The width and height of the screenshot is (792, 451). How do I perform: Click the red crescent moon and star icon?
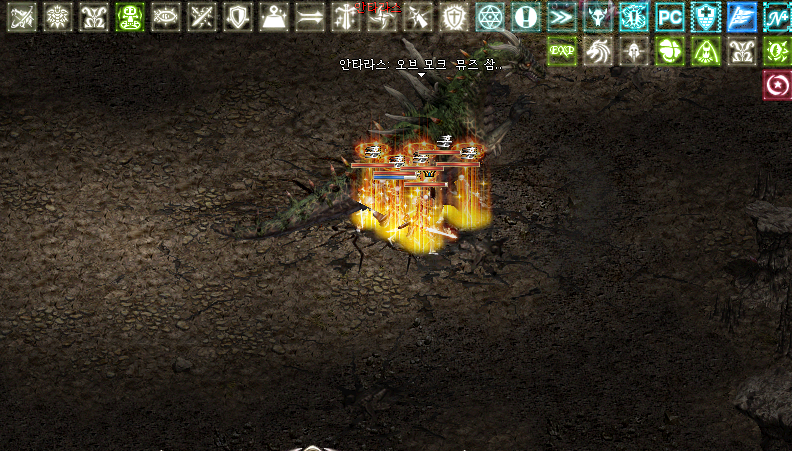776,86
